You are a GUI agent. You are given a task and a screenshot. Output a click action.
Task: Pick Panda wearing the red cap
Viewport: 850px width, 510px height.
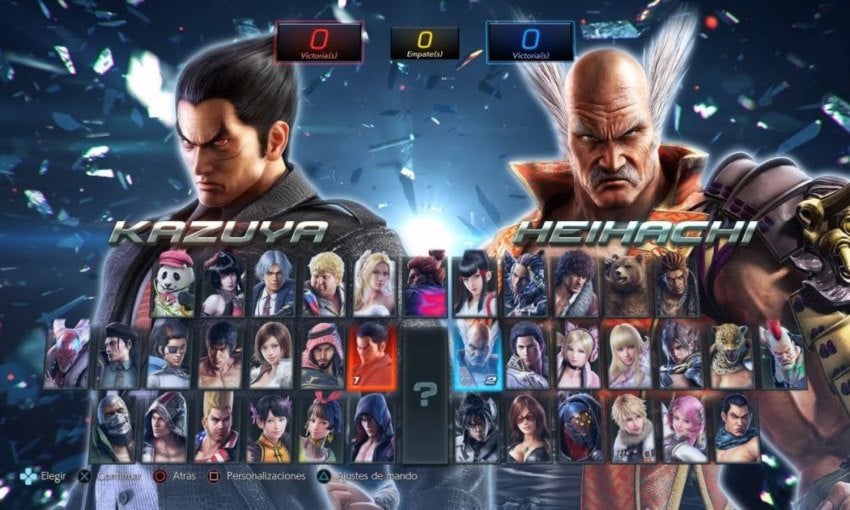(174, 285)
